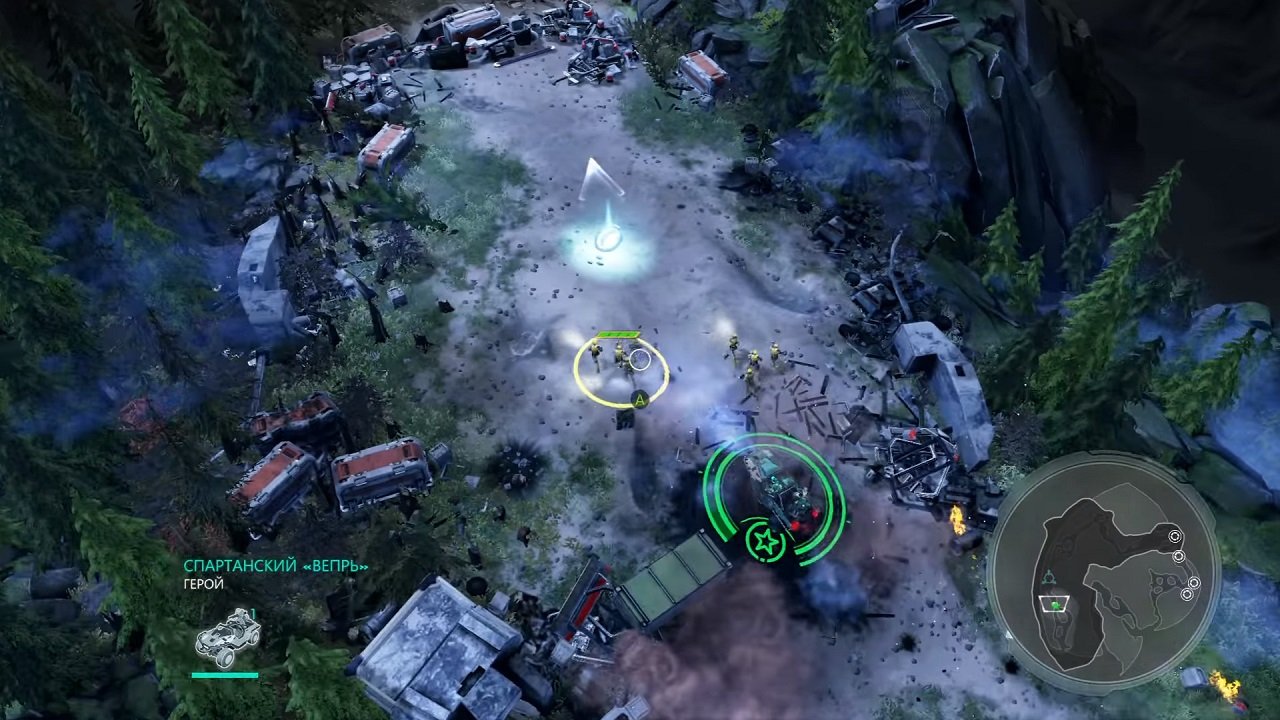
Task: Click the hero's green health bar
Action: click(222, 674)
